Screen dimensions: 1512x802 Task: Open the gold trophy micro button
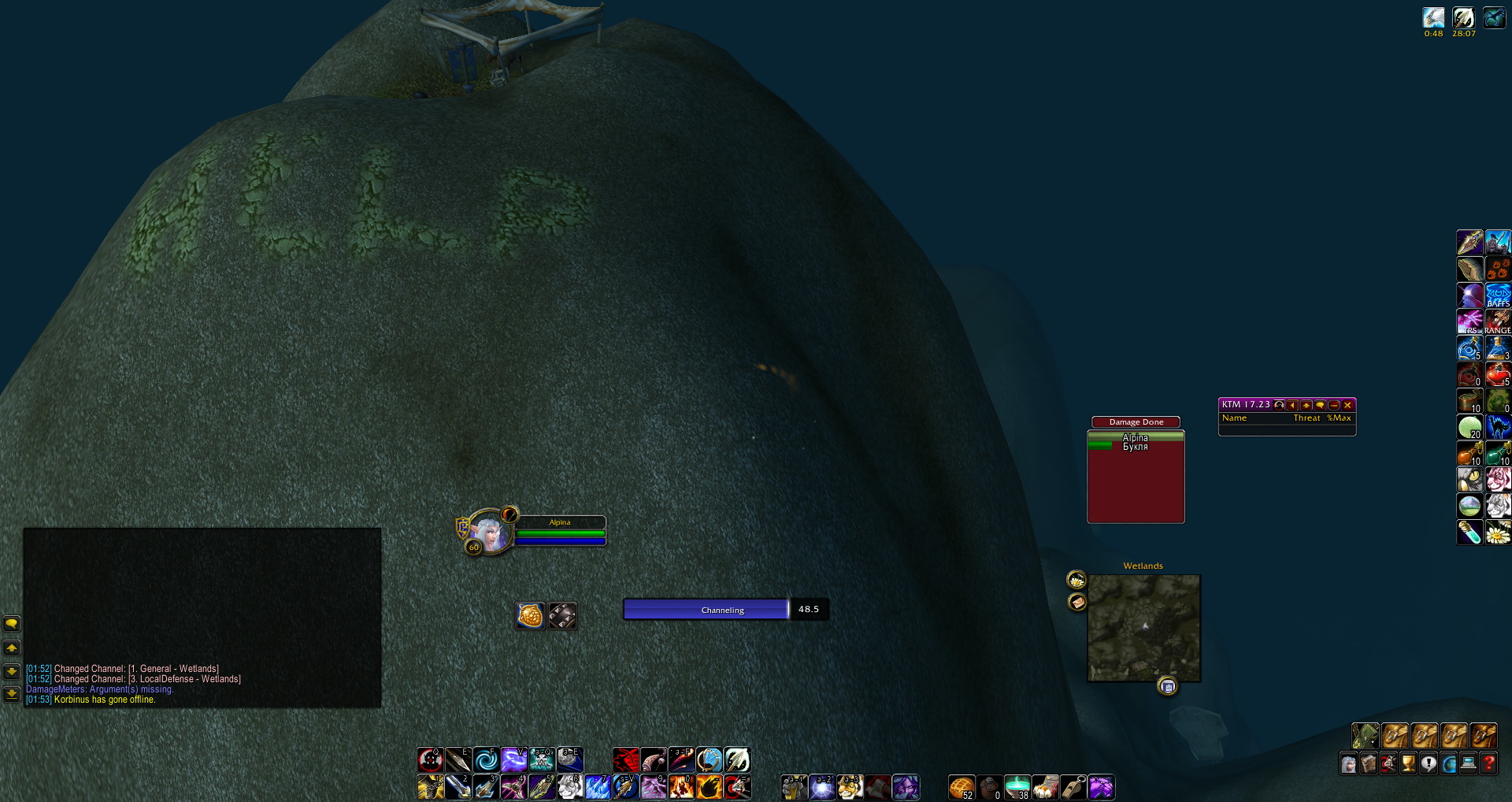pos(1408,763)
